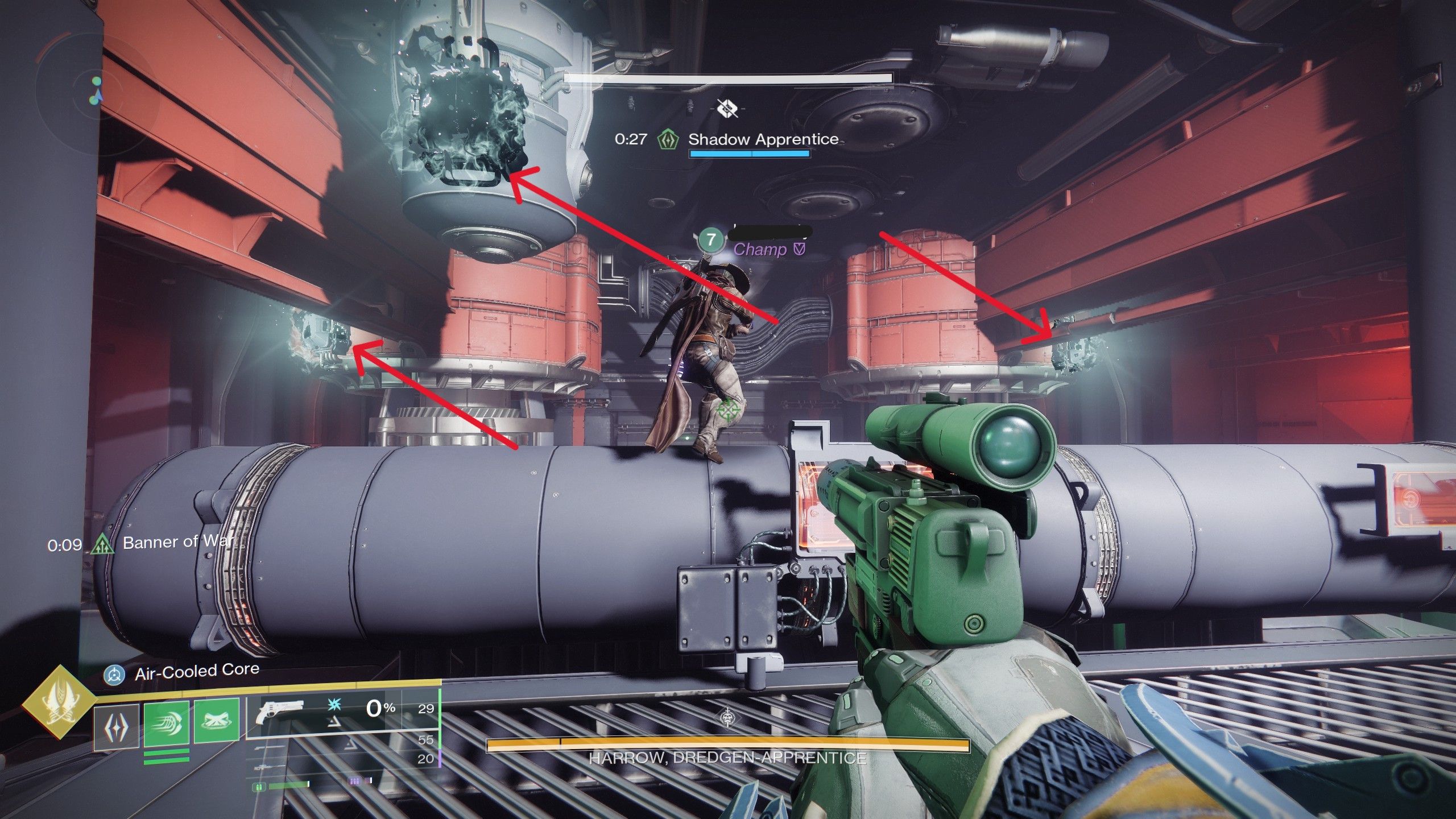Inspect the Banner of War buff icon
Image resolution: width=1456 pixels, height=819 pixels.
[102, 545]
